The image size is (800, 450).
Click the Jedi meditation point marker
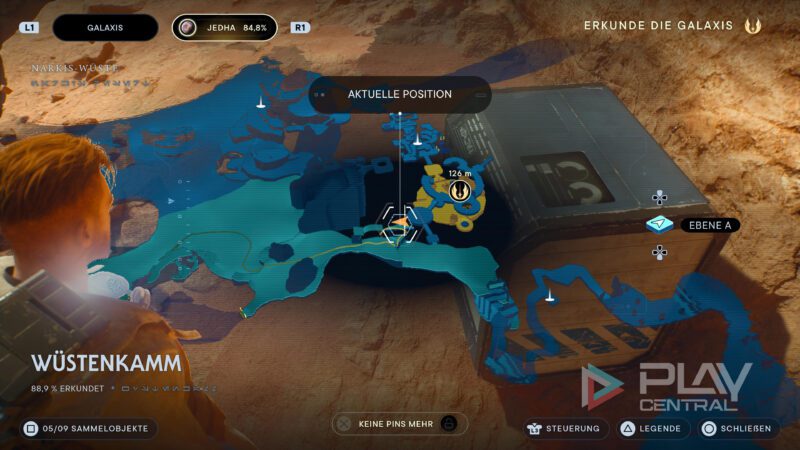click(460, 189)
